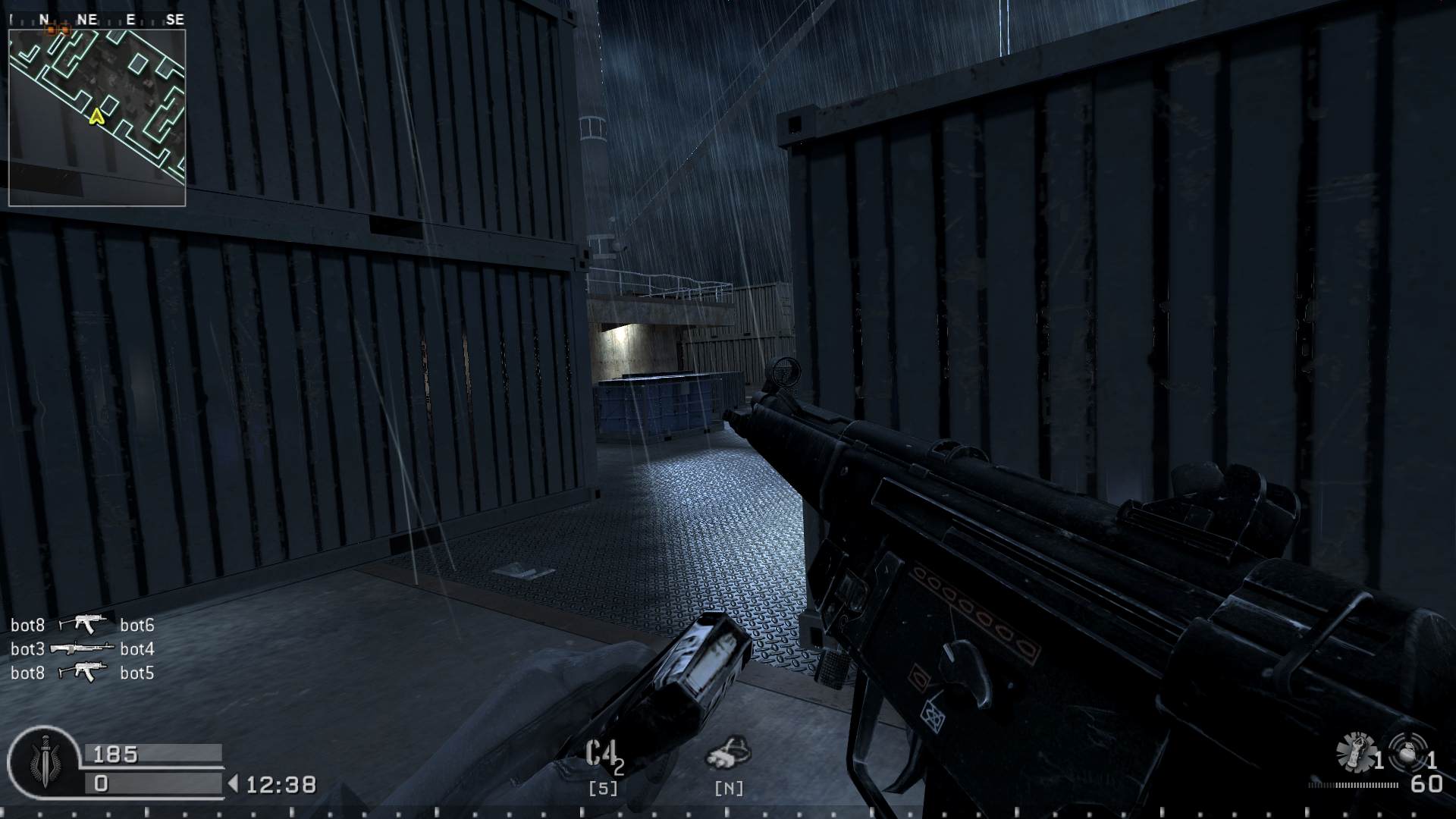
Task: Toggle the crosshair reticle at screen center
Action: tap(728, 409)
